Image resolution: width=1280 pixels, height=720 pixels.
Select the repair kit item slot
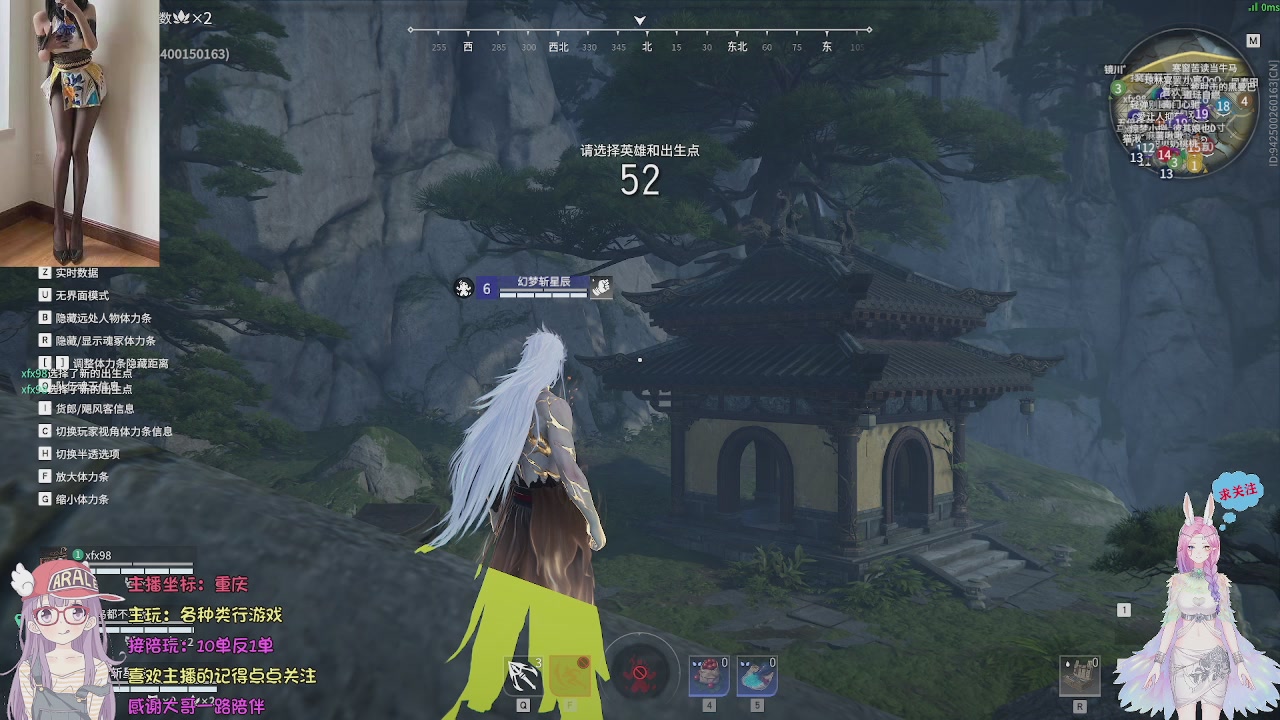[x=1080, y=675]
